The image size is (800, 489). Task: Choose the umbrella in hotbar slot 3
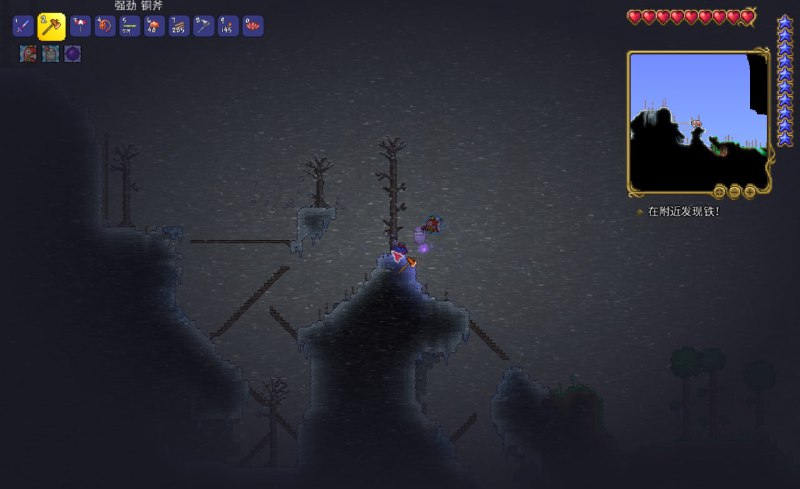click(80, 26)
